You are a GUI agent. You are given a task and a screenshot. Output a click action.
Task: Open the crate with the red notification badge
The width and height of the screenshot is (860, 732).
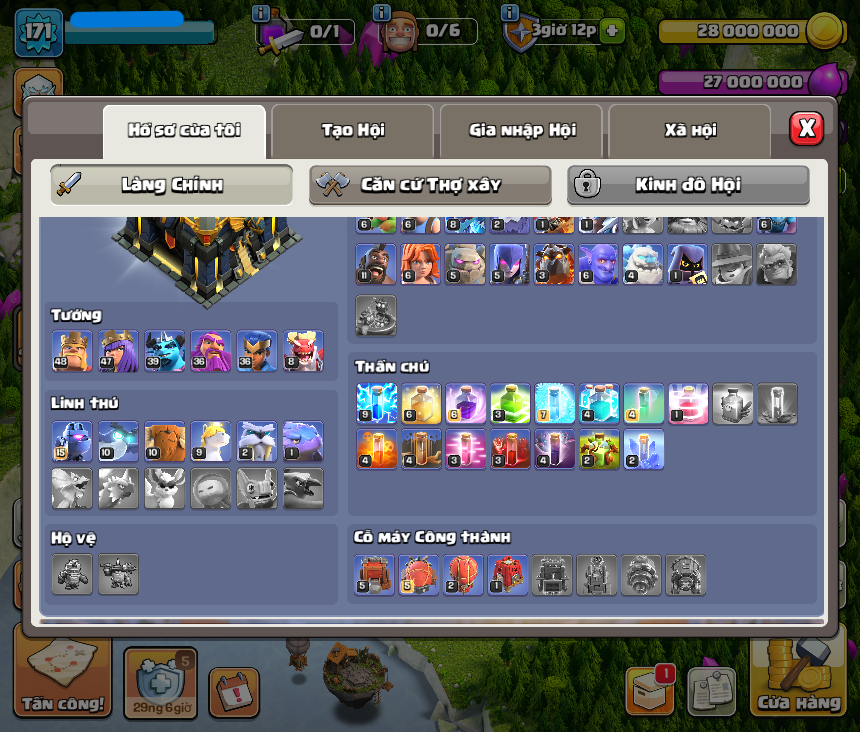tap(650, 690)
